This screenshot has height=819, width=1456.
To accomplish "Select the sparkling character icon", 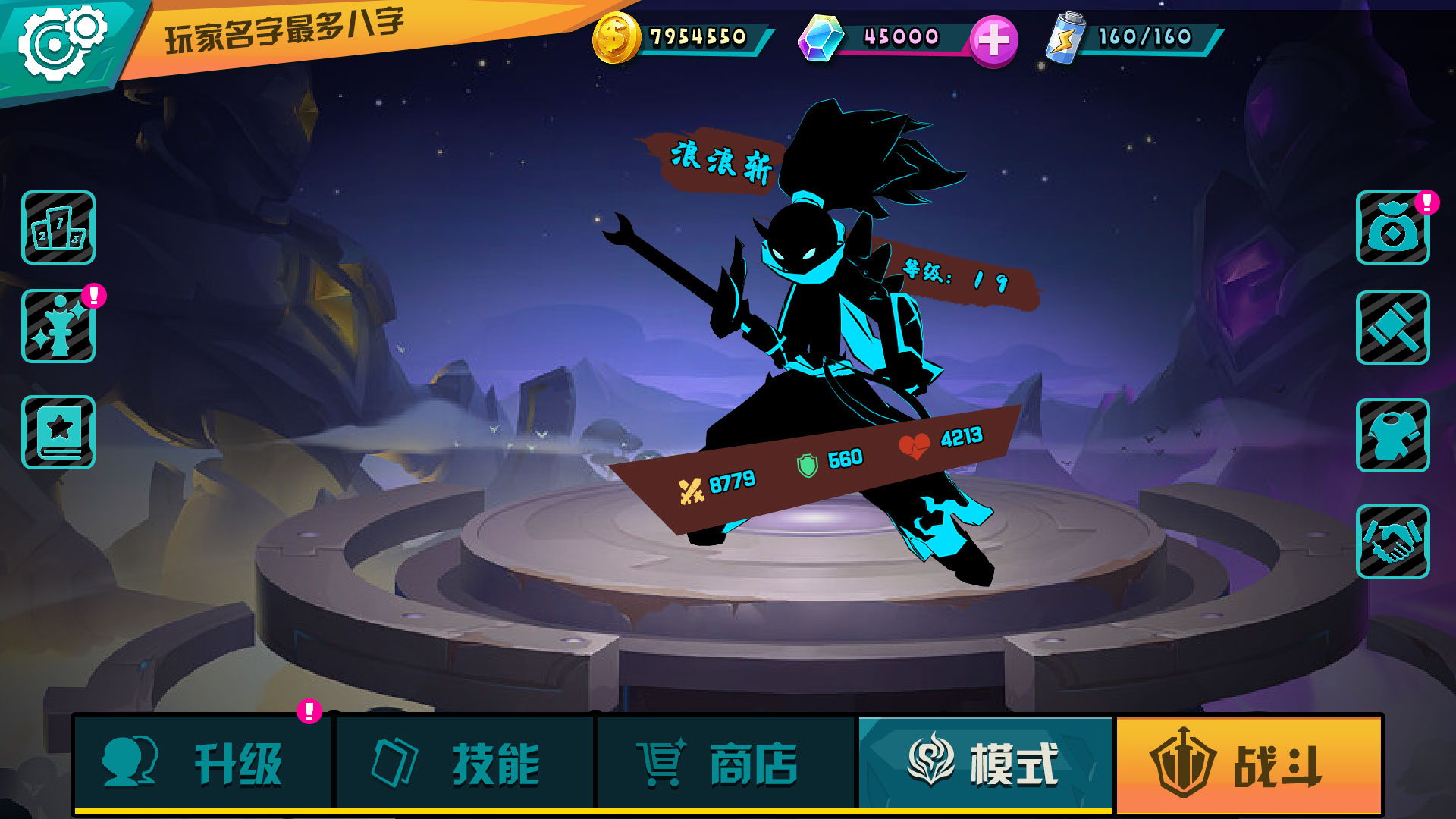I will point(58,326).
